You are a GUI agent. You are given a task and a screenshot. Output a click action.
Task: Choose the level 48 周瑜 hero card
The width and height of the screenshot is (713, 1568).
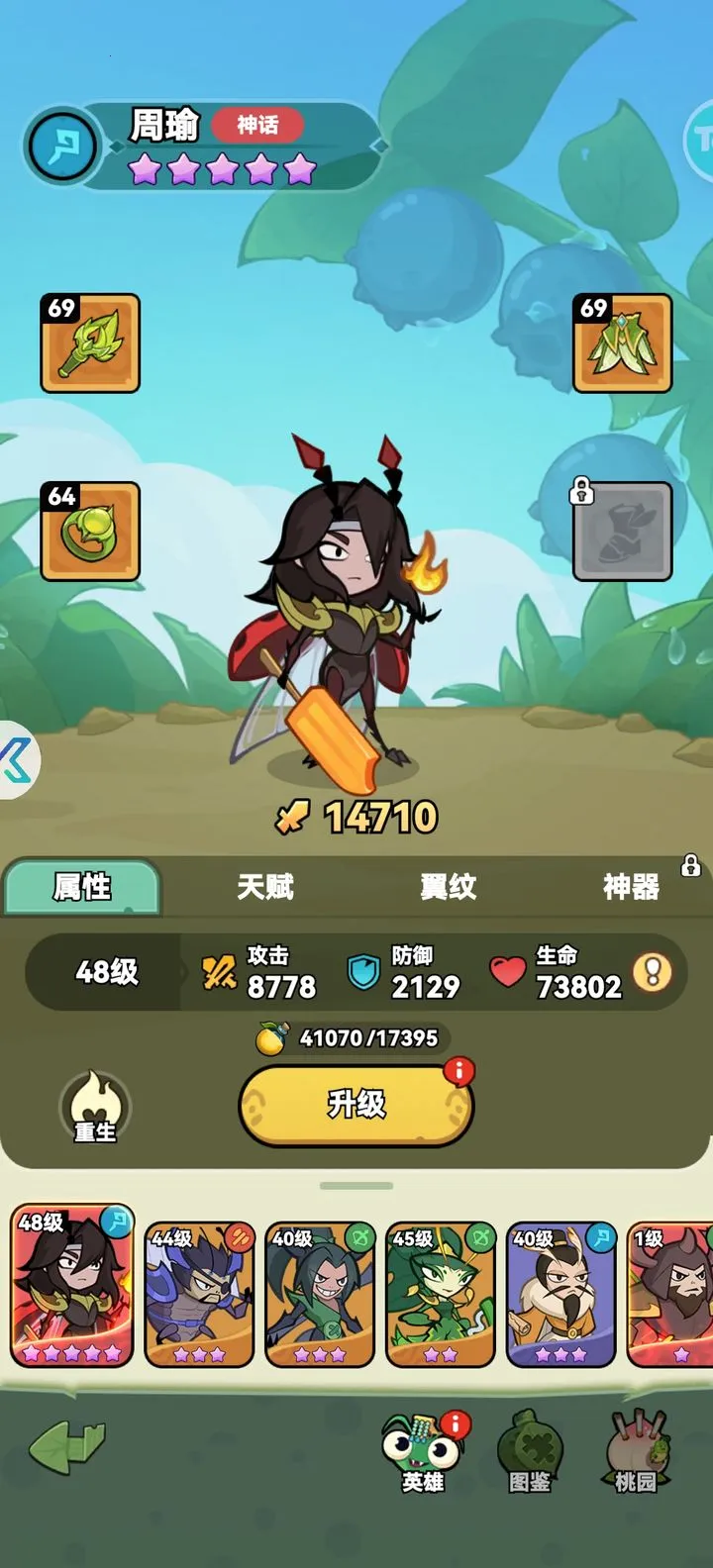71,1285
